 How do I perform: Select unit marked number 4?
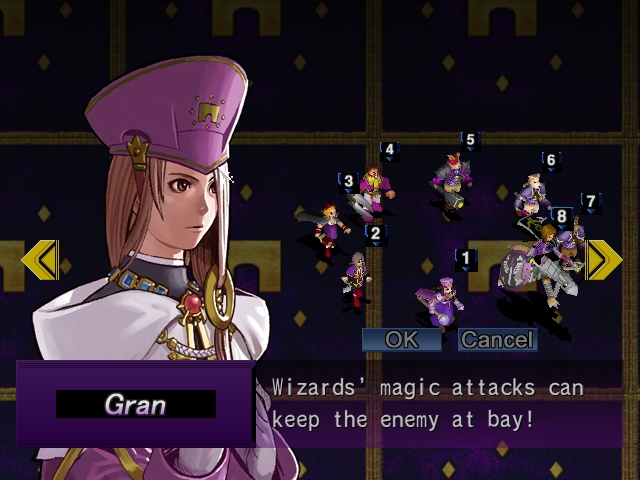pyautogui.click(x=372, y=190)
